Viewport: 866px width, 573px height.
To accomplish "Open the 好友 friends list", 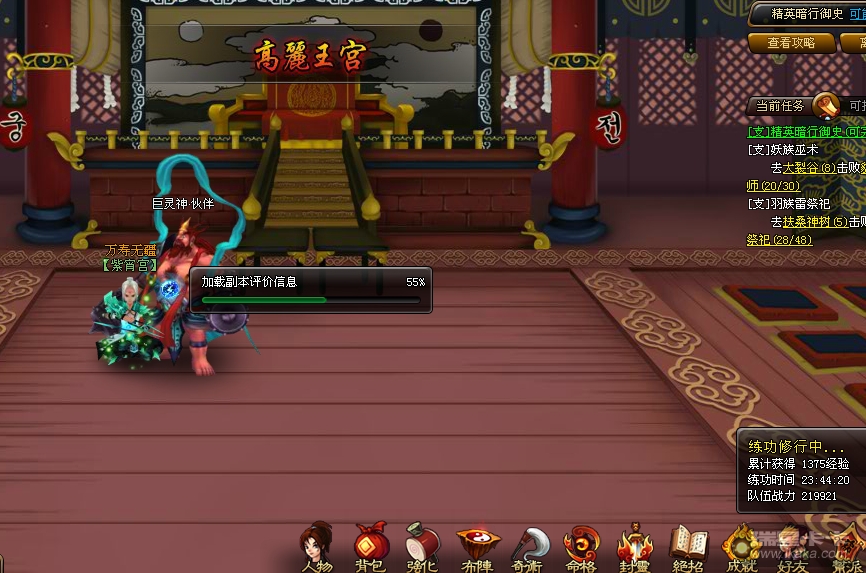I will pos(793,546).
